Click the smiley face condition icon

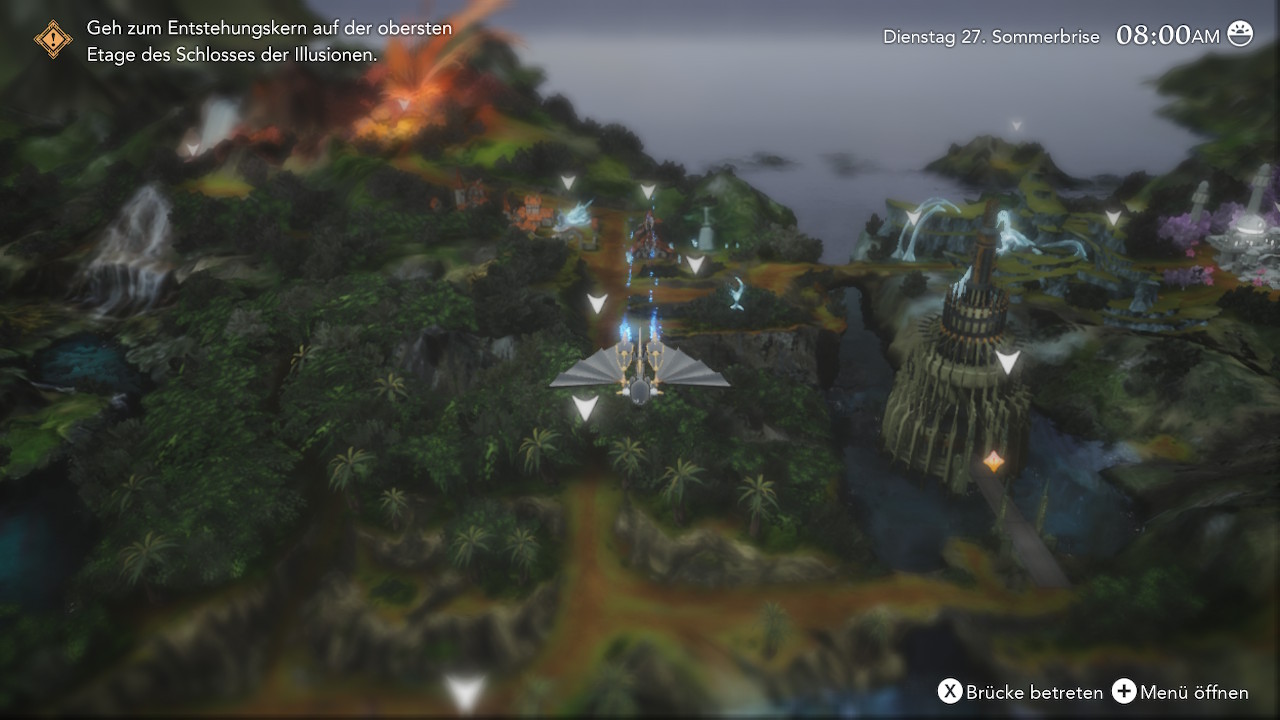pyautogui.click(x=1240, y=35)
